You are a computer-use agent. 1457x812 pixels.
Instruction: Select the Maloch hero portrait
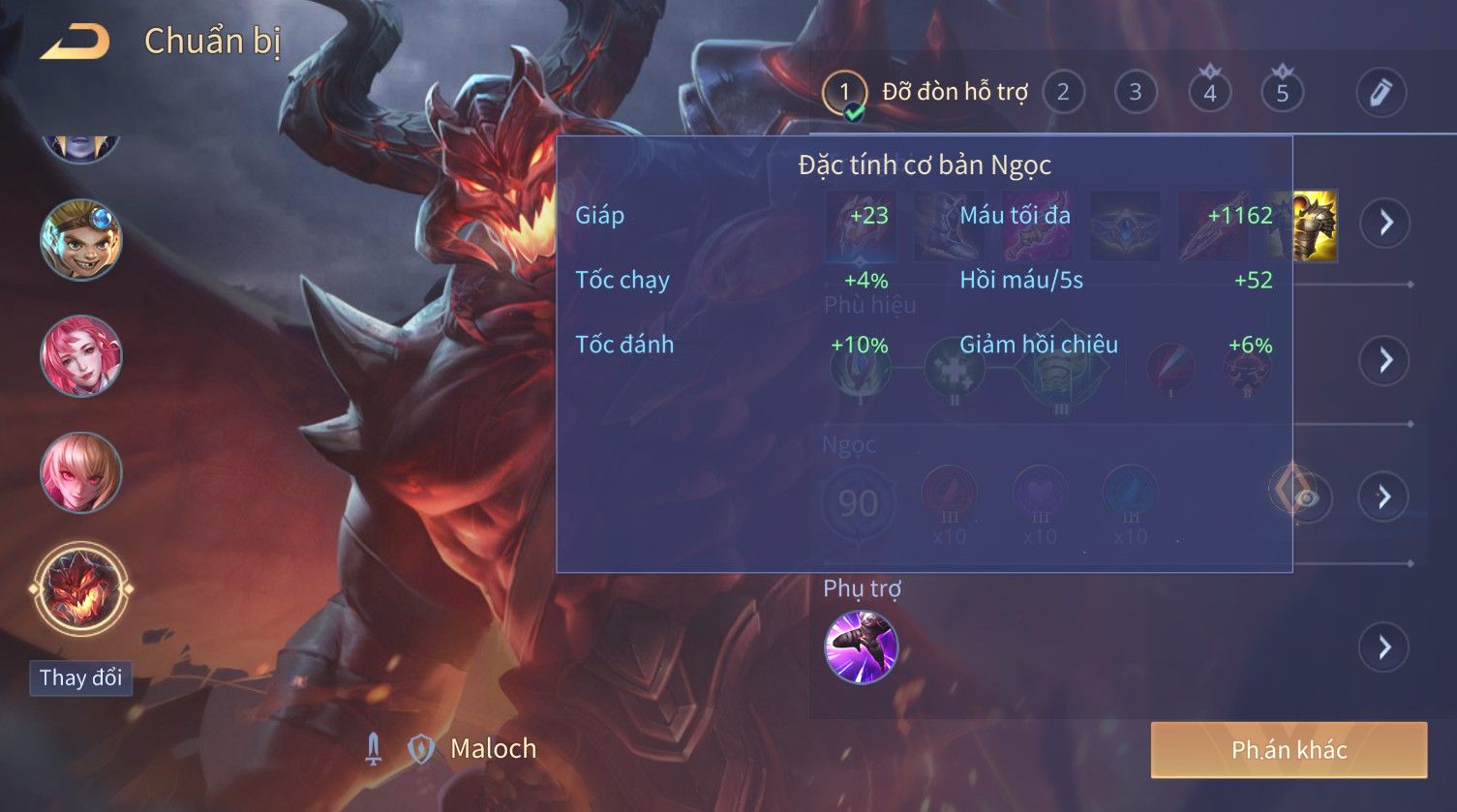click(80, 588)
